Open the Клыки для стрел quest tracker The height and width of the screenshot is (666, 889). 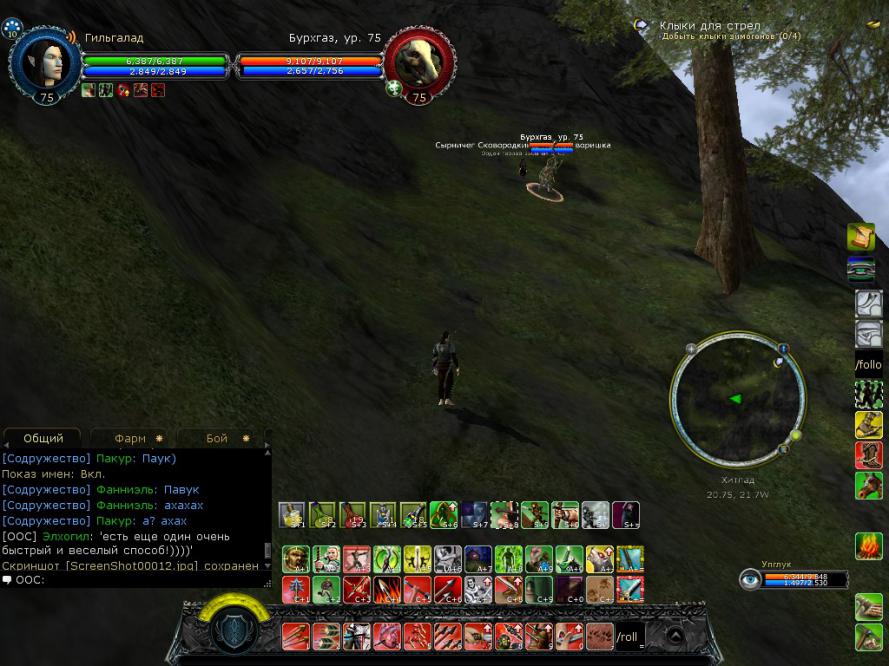click(x=709, y=26)
